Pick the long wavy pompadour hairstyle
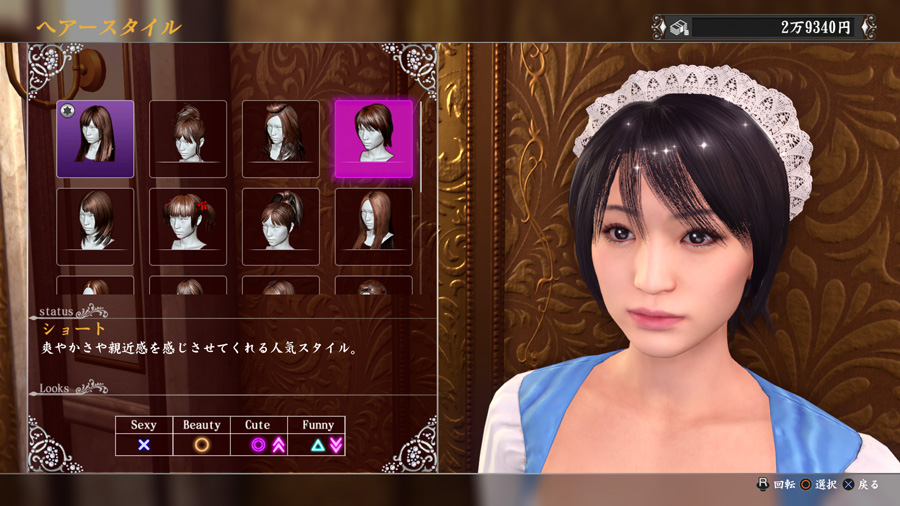 tap(281, 138)
